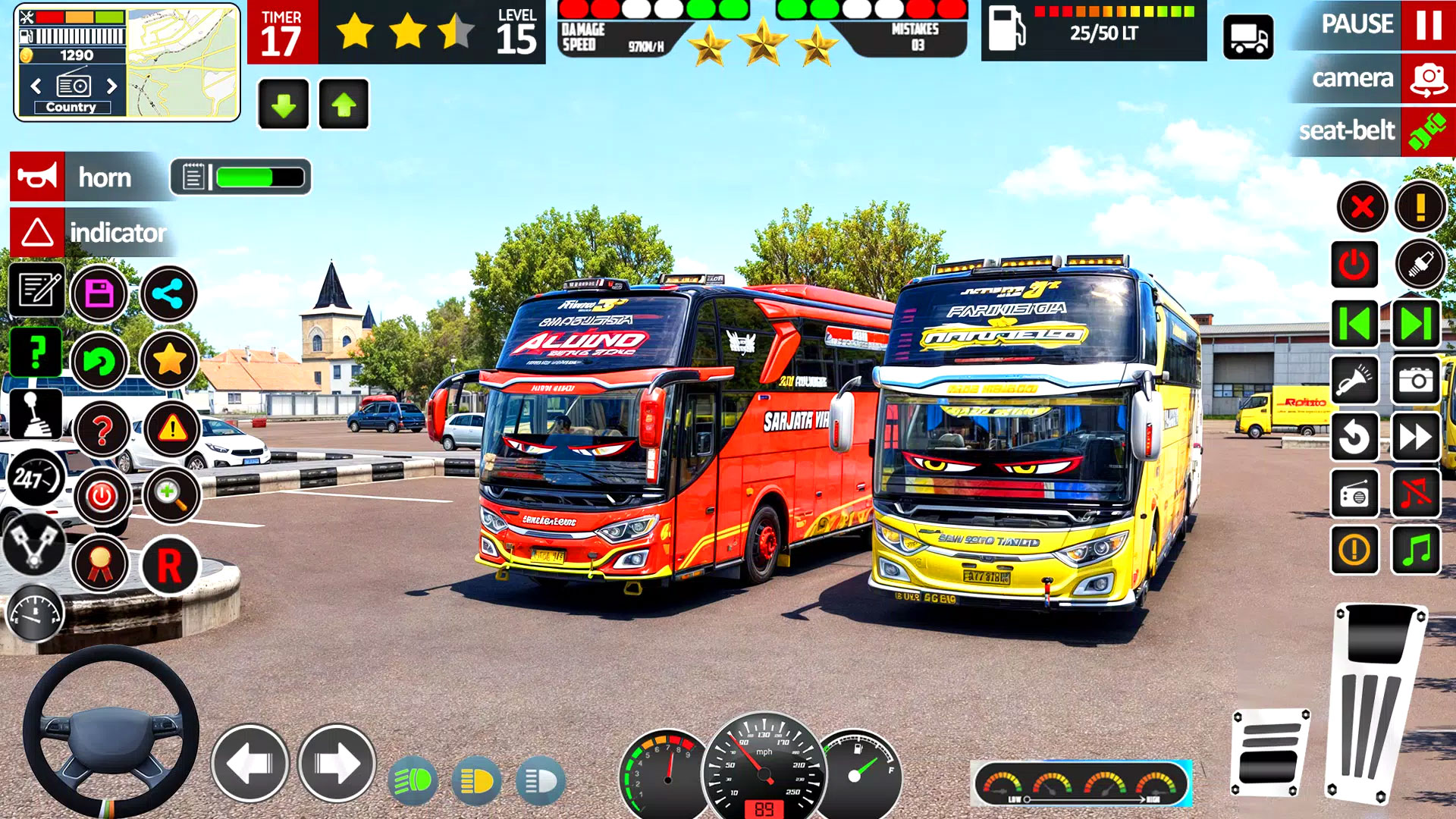Click the red X close button
The width and height of the screenshot is (1456, 819).
tap(1362, 206)
